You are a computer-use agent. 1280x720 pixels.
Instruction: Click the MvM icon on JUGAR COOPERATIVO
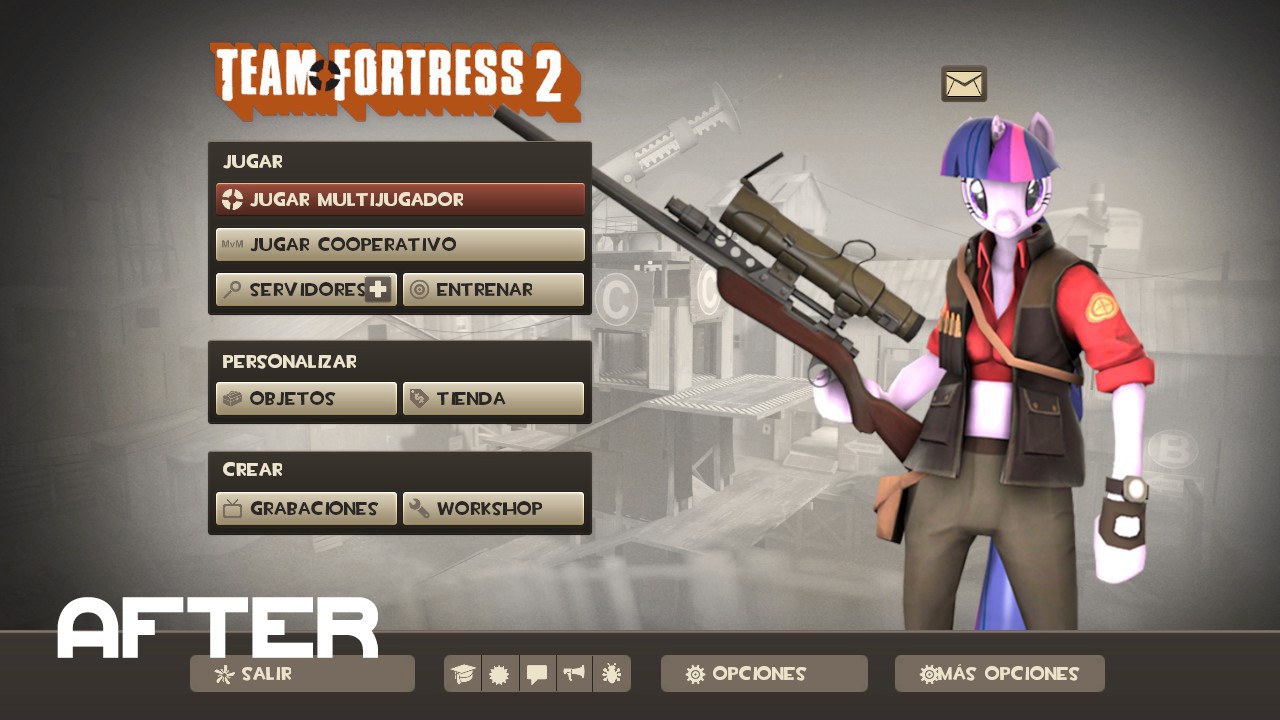pos(234,244)
